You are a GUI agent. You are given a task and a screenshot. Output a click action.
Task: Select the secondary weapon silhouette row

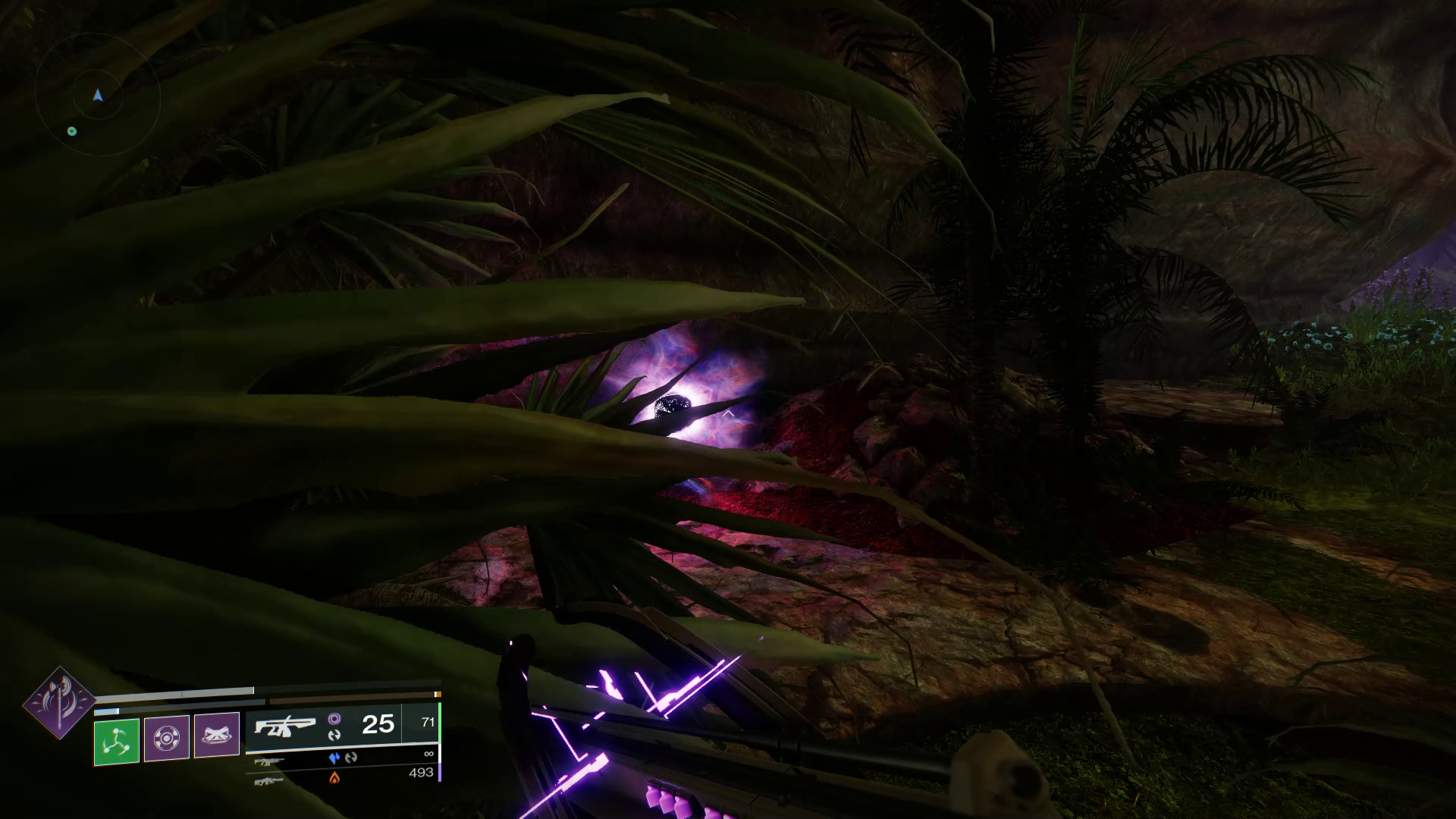pyautogui.click(x=269, y=762)
